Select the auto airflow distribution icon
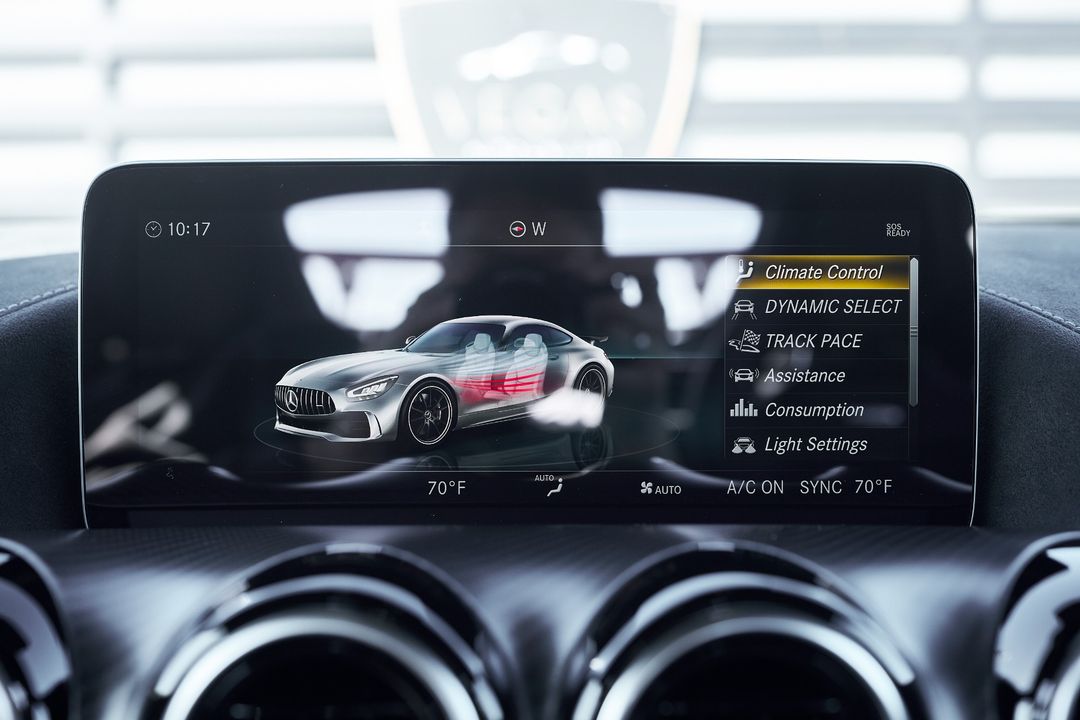The height and width of the screenshot is (720, 1080). (x=549, y=486)
